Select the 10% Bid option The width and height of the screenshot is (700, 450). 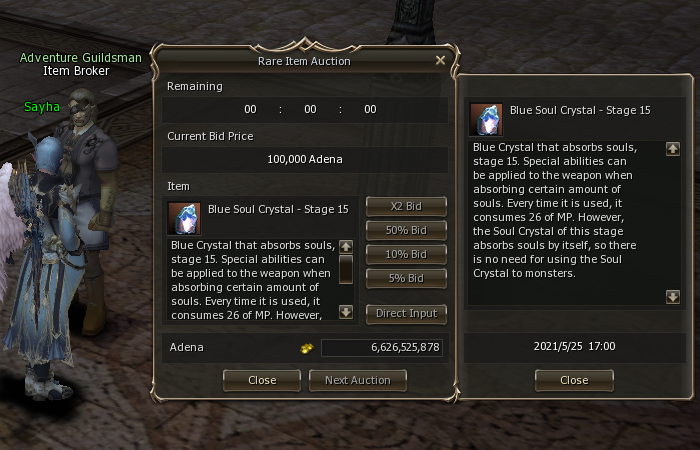coord(406,254)
